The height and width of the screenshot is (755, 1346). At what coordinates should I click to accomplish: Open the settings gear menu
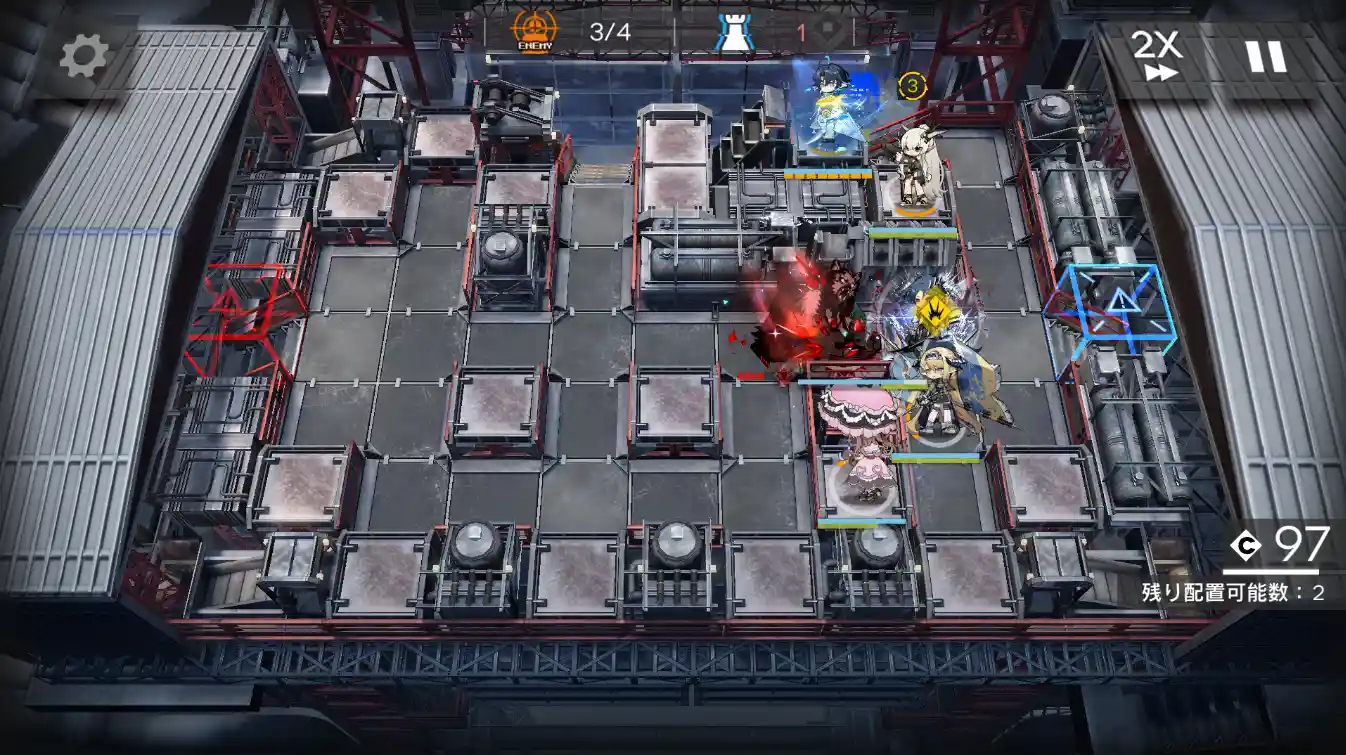pos(83,57)
